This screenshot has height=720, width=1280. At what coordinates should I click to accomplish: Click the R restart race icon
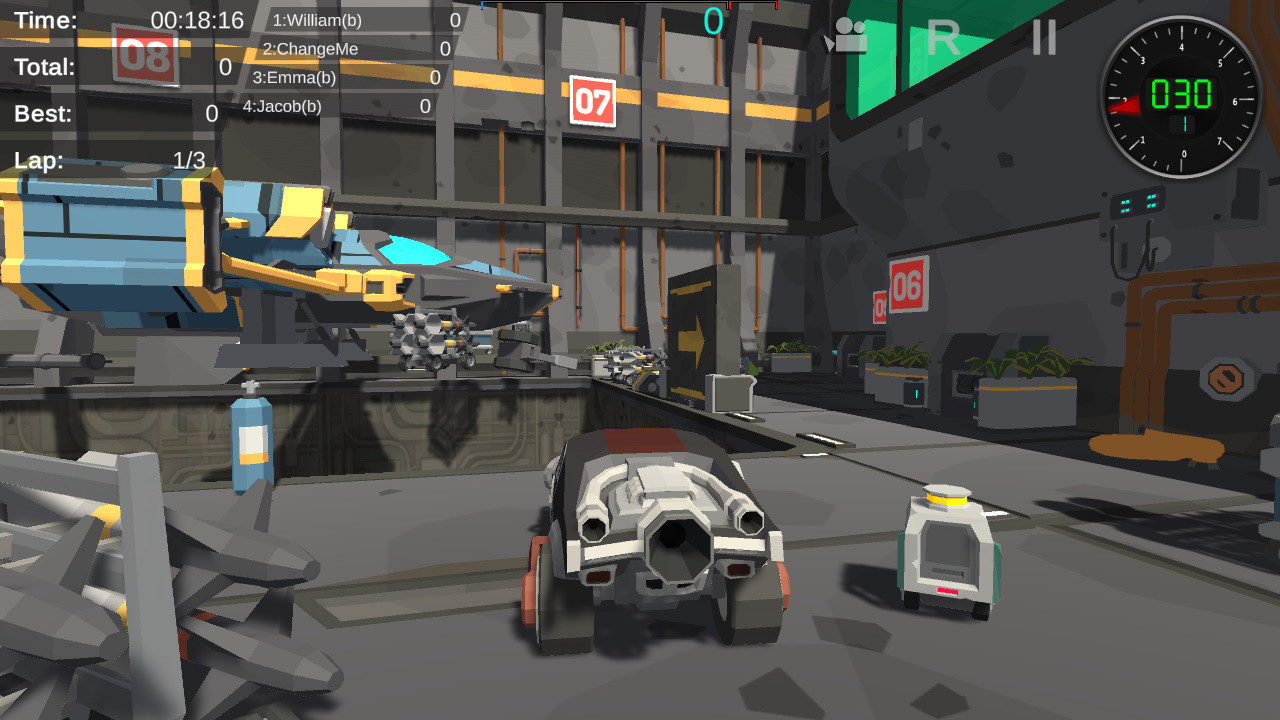(944, 36)
